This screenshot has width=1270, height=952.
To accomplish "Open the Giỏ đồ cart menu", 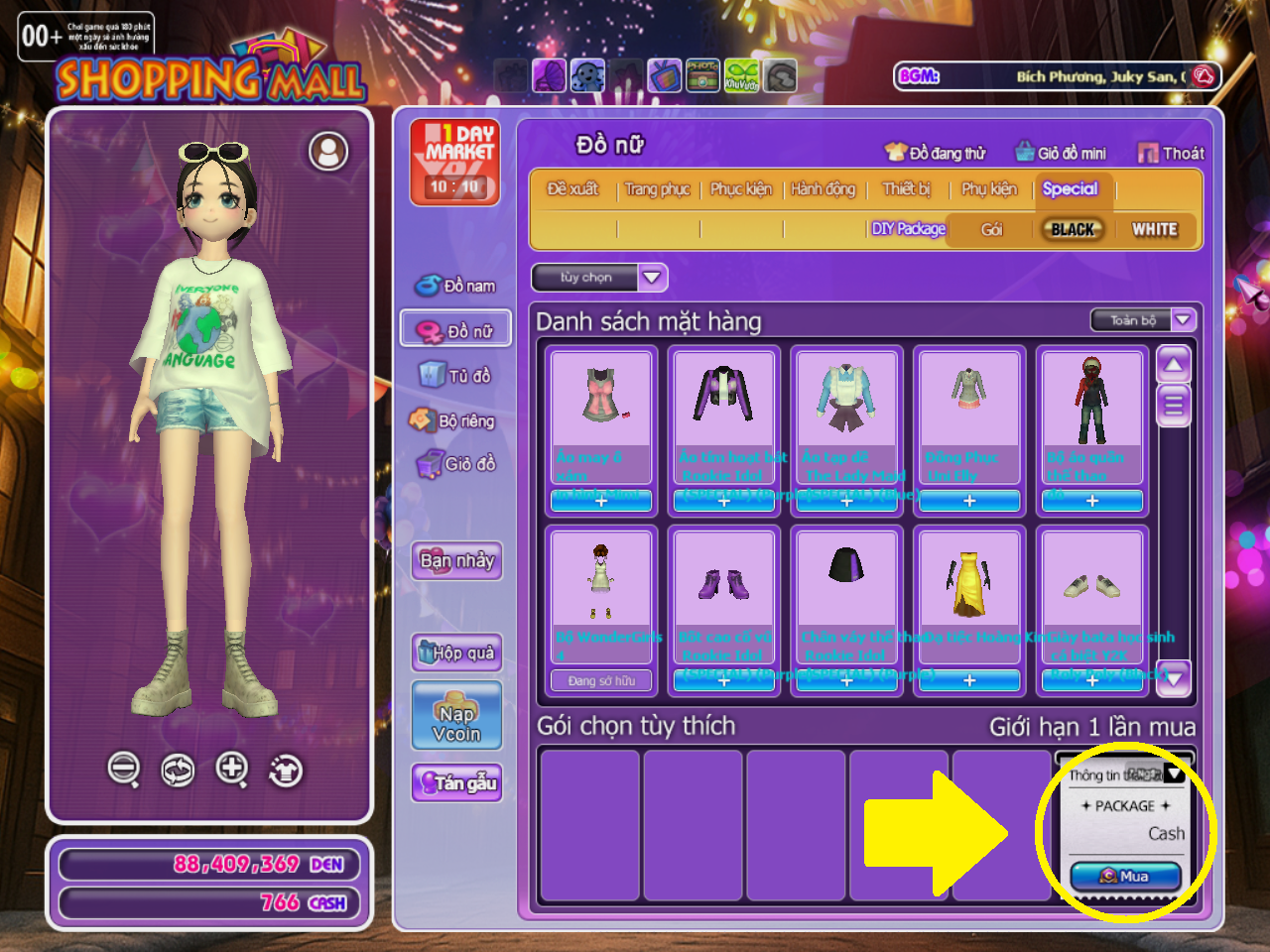I will [x=456, y=464].
